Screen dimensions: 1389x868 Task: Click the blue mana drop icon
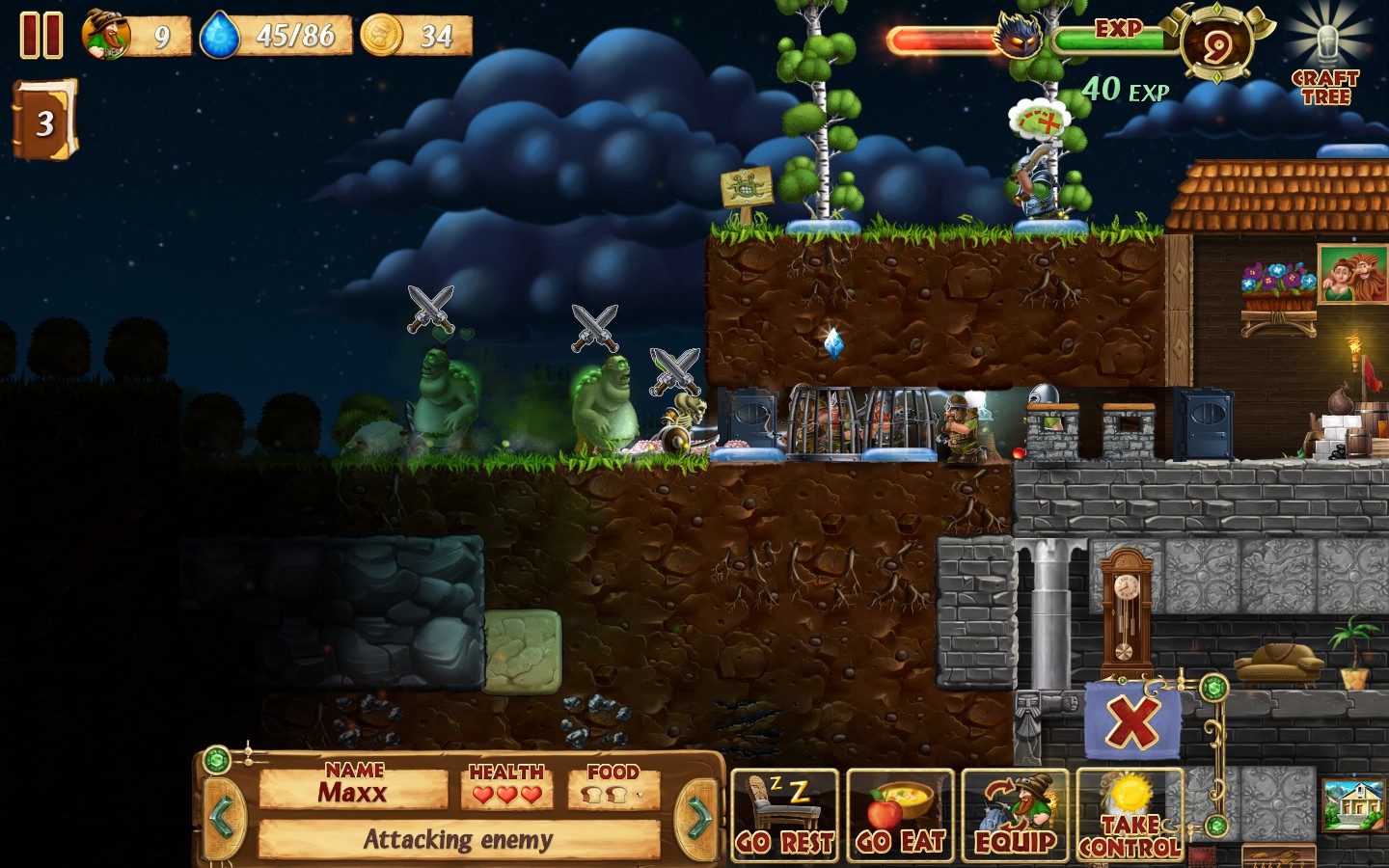220,36
